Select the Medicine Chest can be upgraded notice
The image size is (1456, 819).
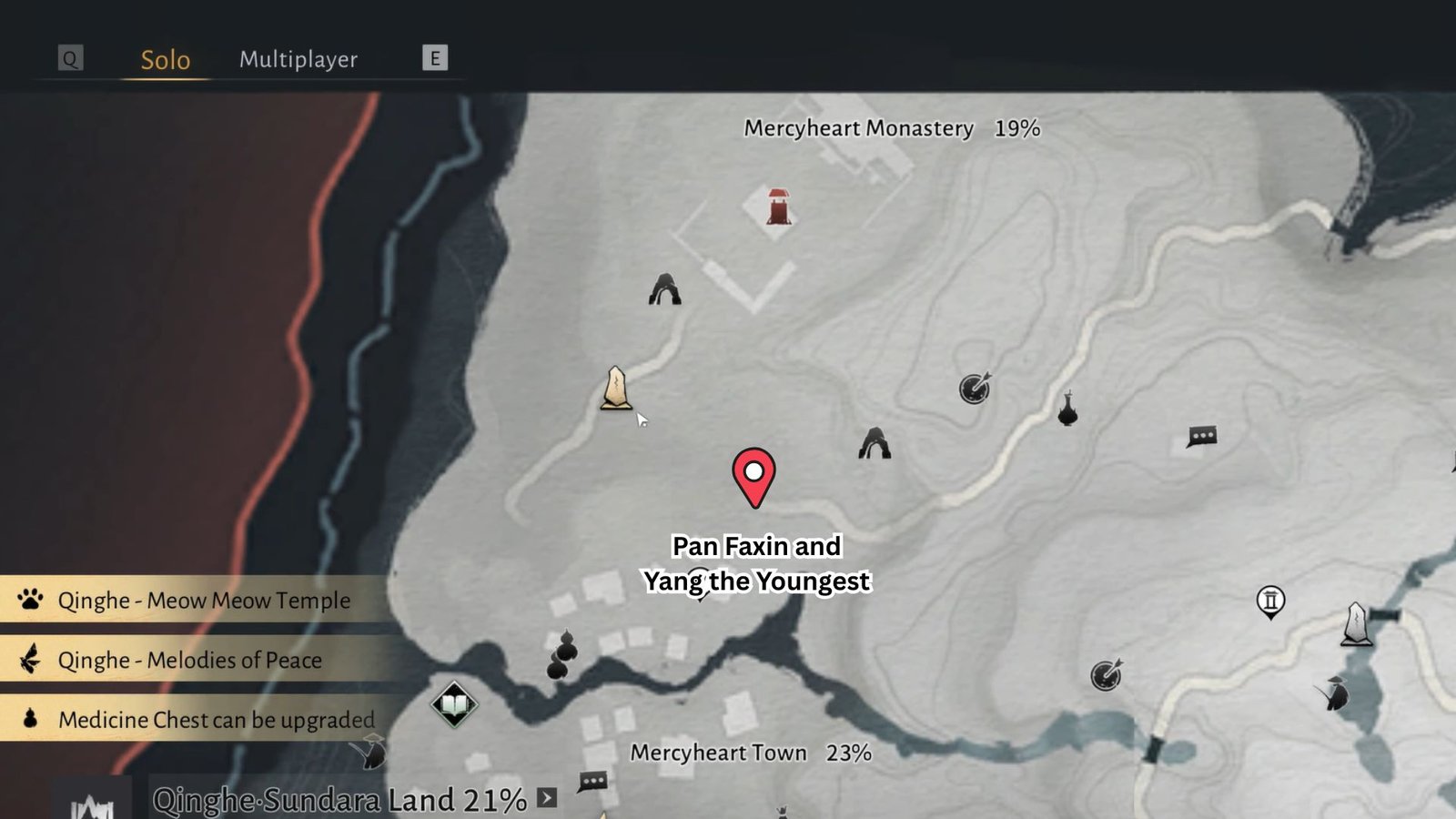tap(216, 720)
